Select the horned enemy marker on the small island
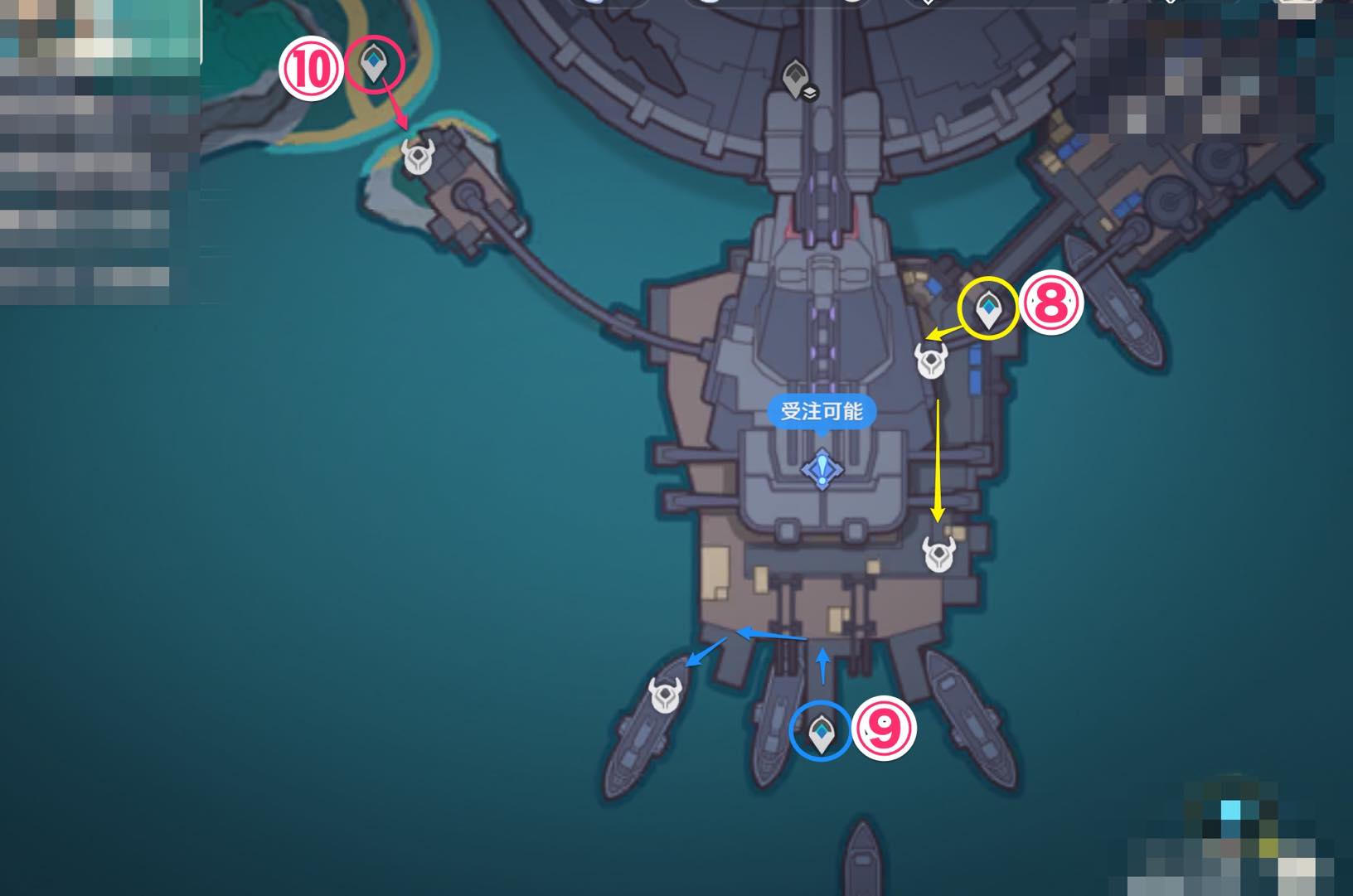 (418, 156)
